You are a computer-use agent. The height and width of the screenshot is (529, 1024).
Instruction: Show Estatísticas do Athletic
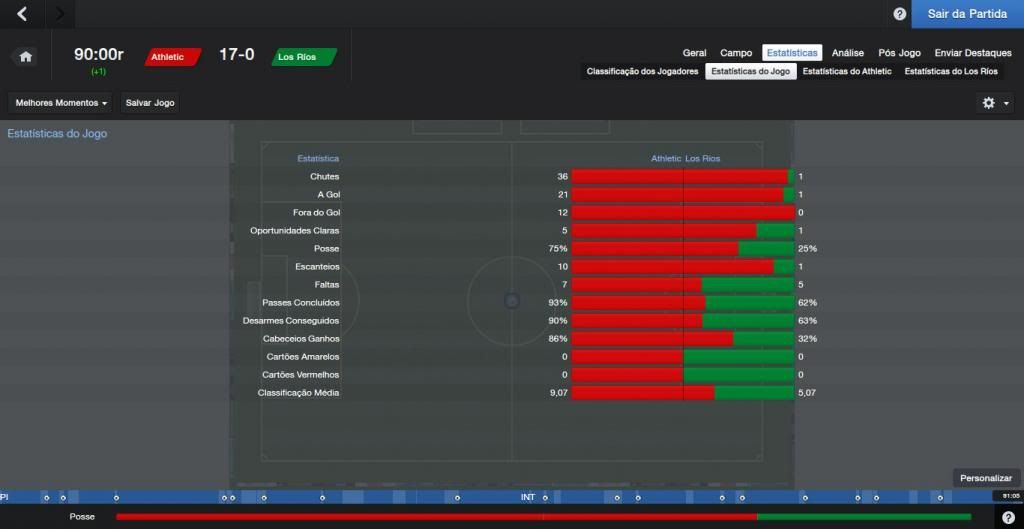point(847,72)
